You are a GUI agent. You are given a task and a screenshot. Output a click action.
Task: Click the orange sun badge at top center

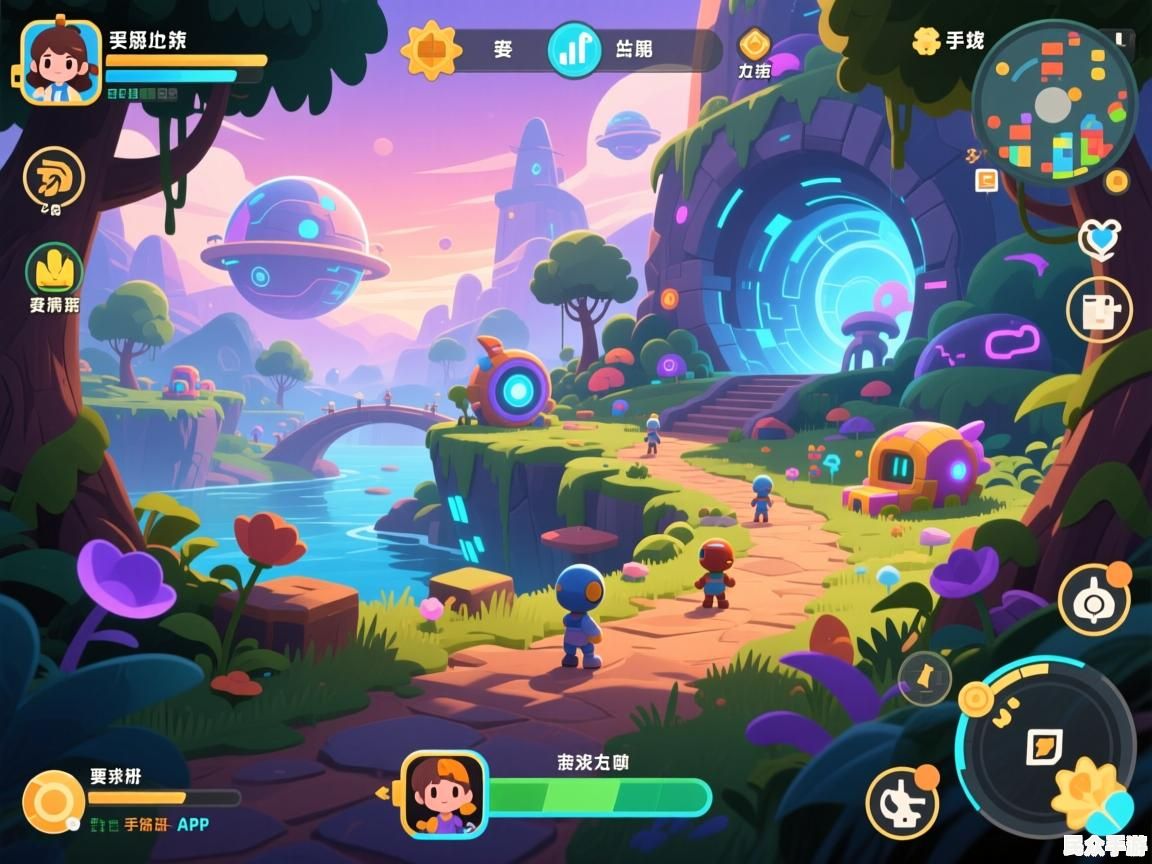pyautogui.click(x=431, y=49)
